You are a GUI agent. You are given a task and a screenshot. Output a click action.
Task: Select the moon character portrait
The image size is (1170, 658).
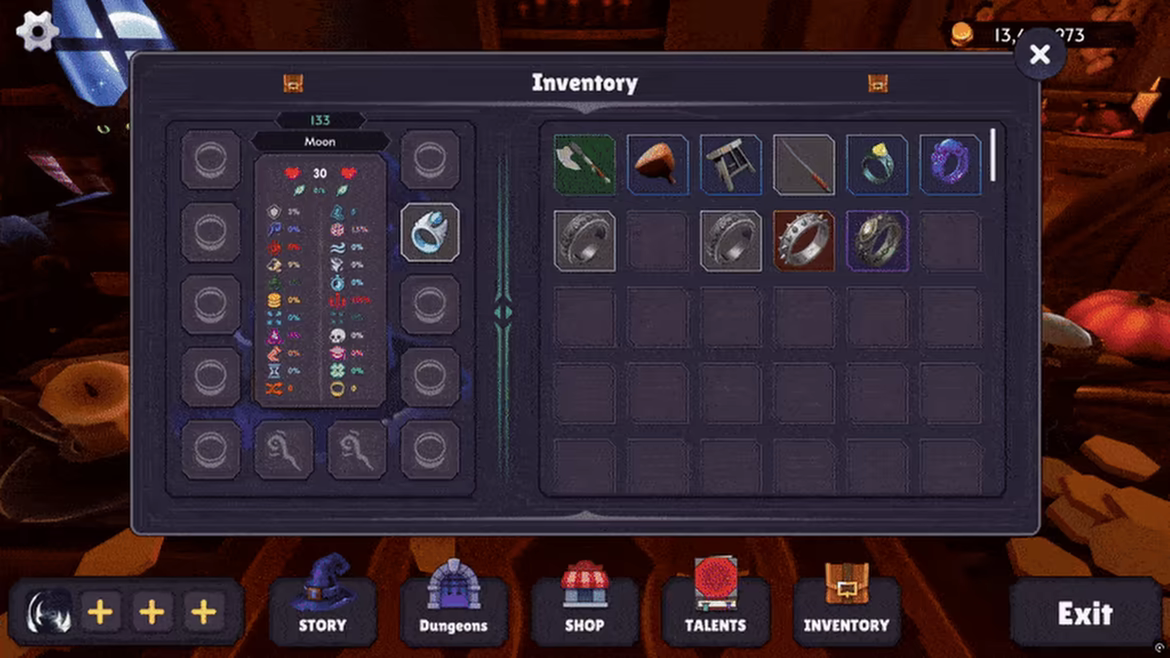pos(49,612)
